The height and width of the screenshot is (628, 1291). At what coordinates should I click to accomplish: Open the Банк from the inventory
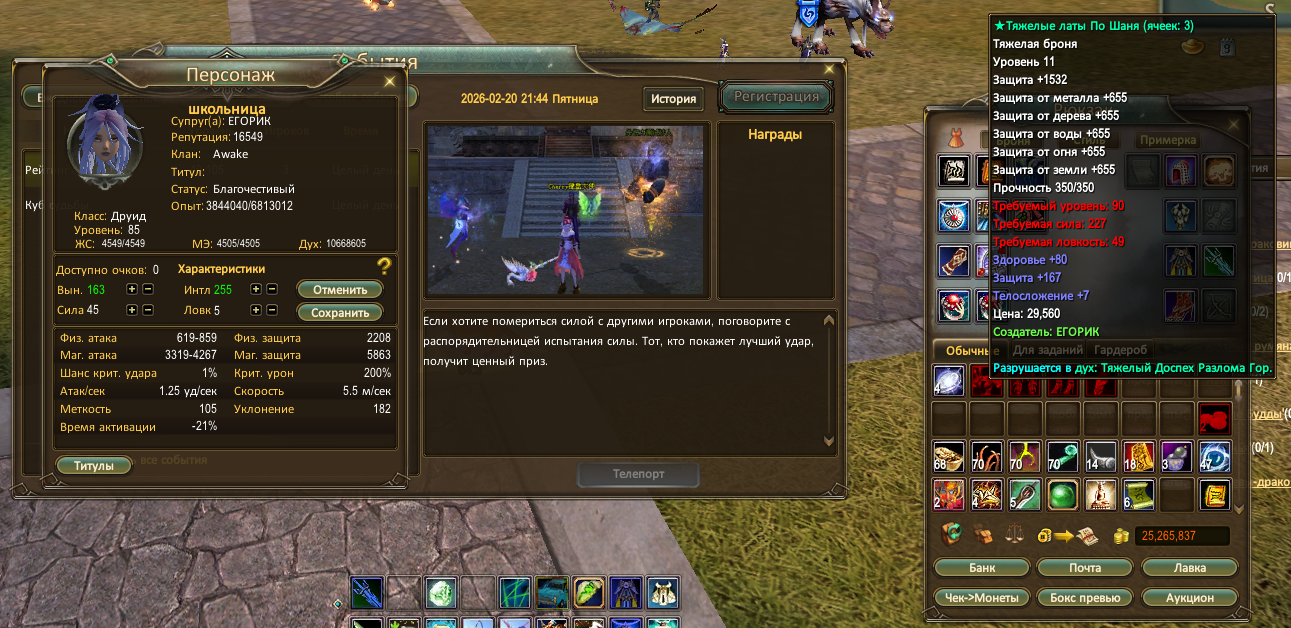click(981, 568)
